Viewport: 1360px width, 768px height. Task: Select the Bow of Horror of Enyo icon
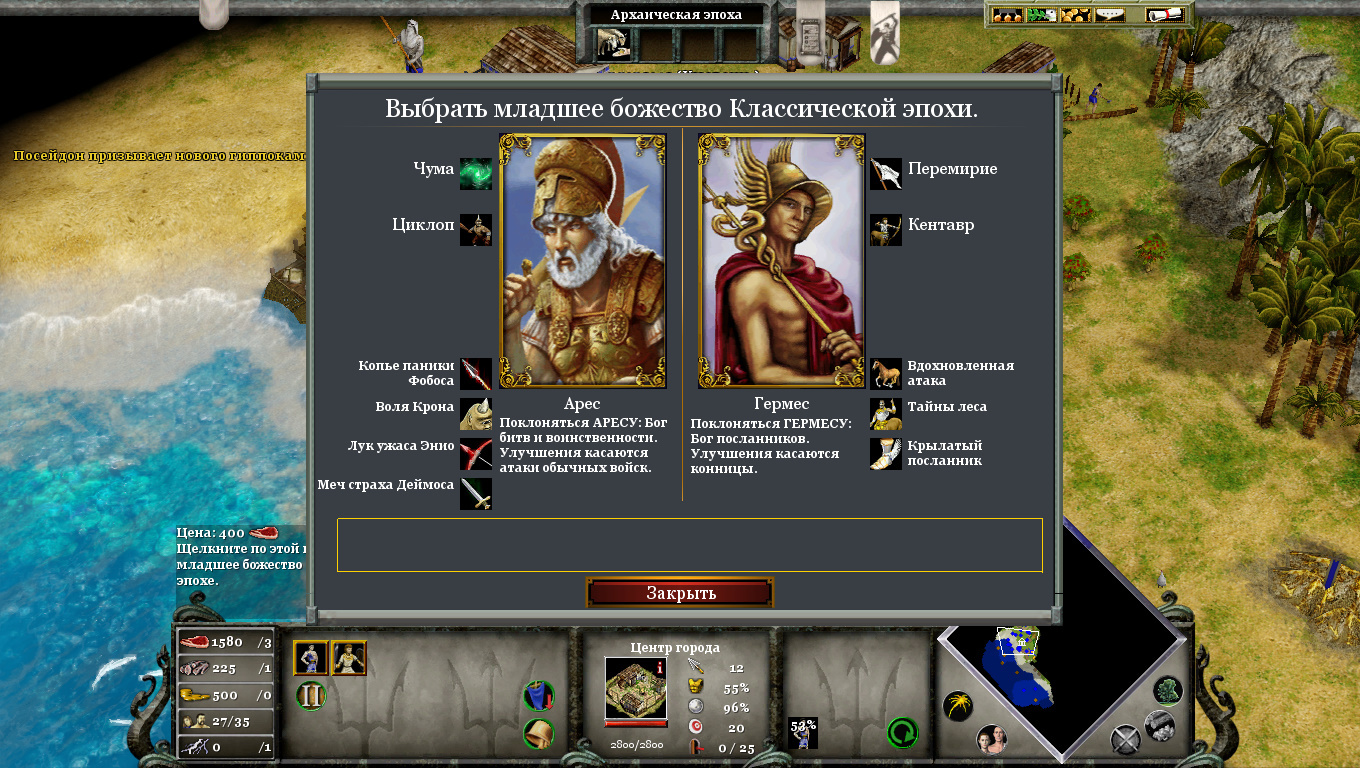tap(475, 453)
